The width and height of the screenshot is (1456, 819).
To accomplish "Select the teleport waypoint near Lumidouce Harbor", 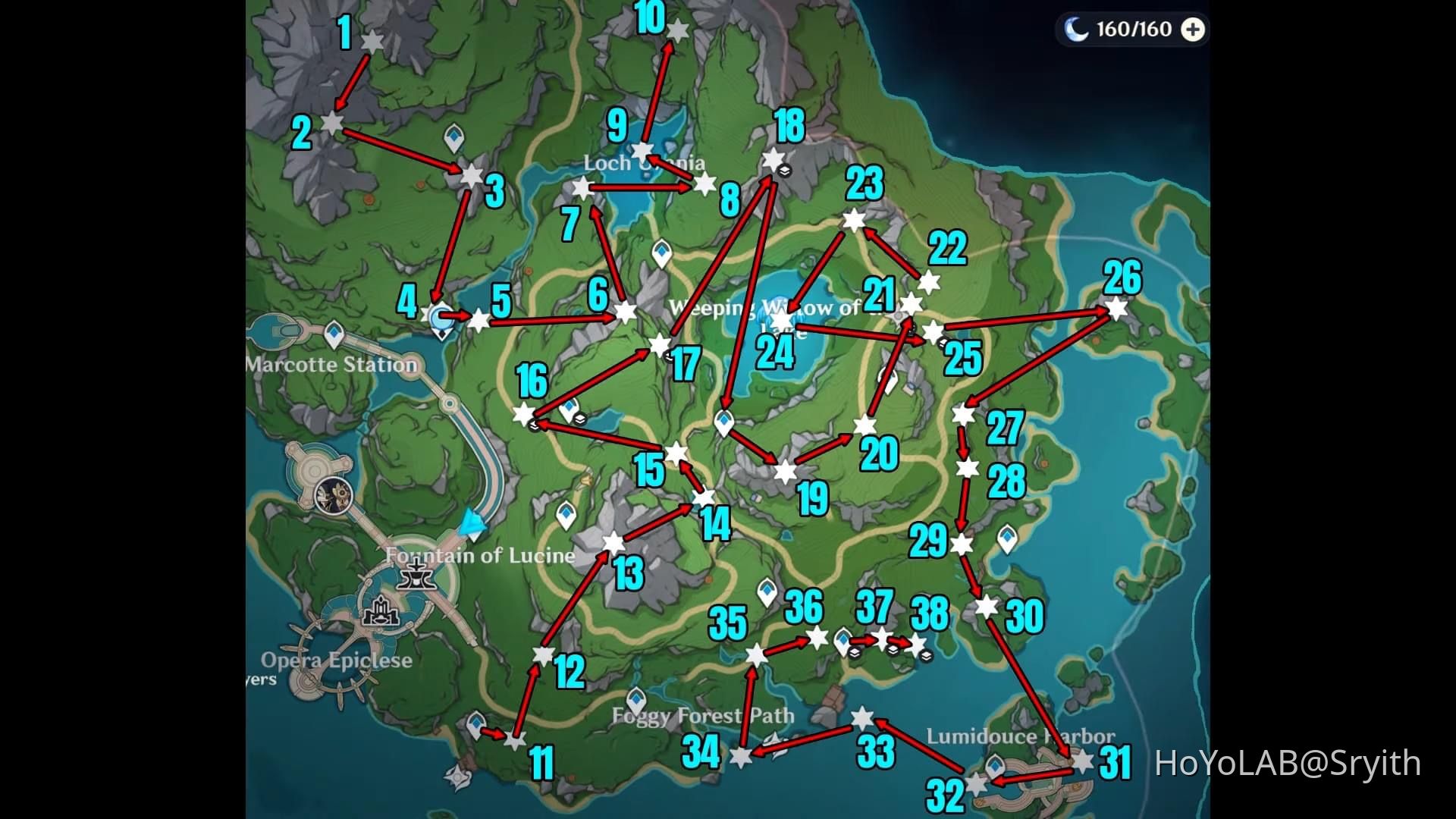I will pyautogui.click(x=995, y=767).
